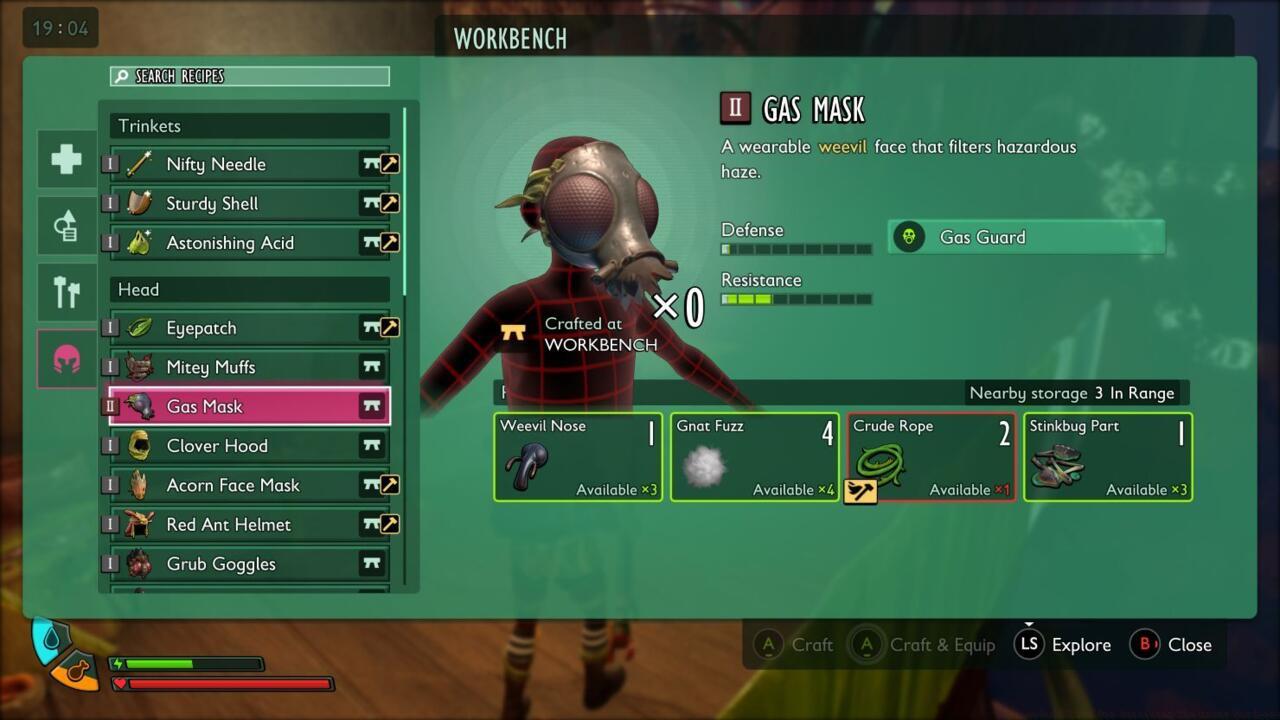Click the highlighted weevil text in the description
Image resolution: width=1280 pixels, height=720 pixels.
(842, 147)
